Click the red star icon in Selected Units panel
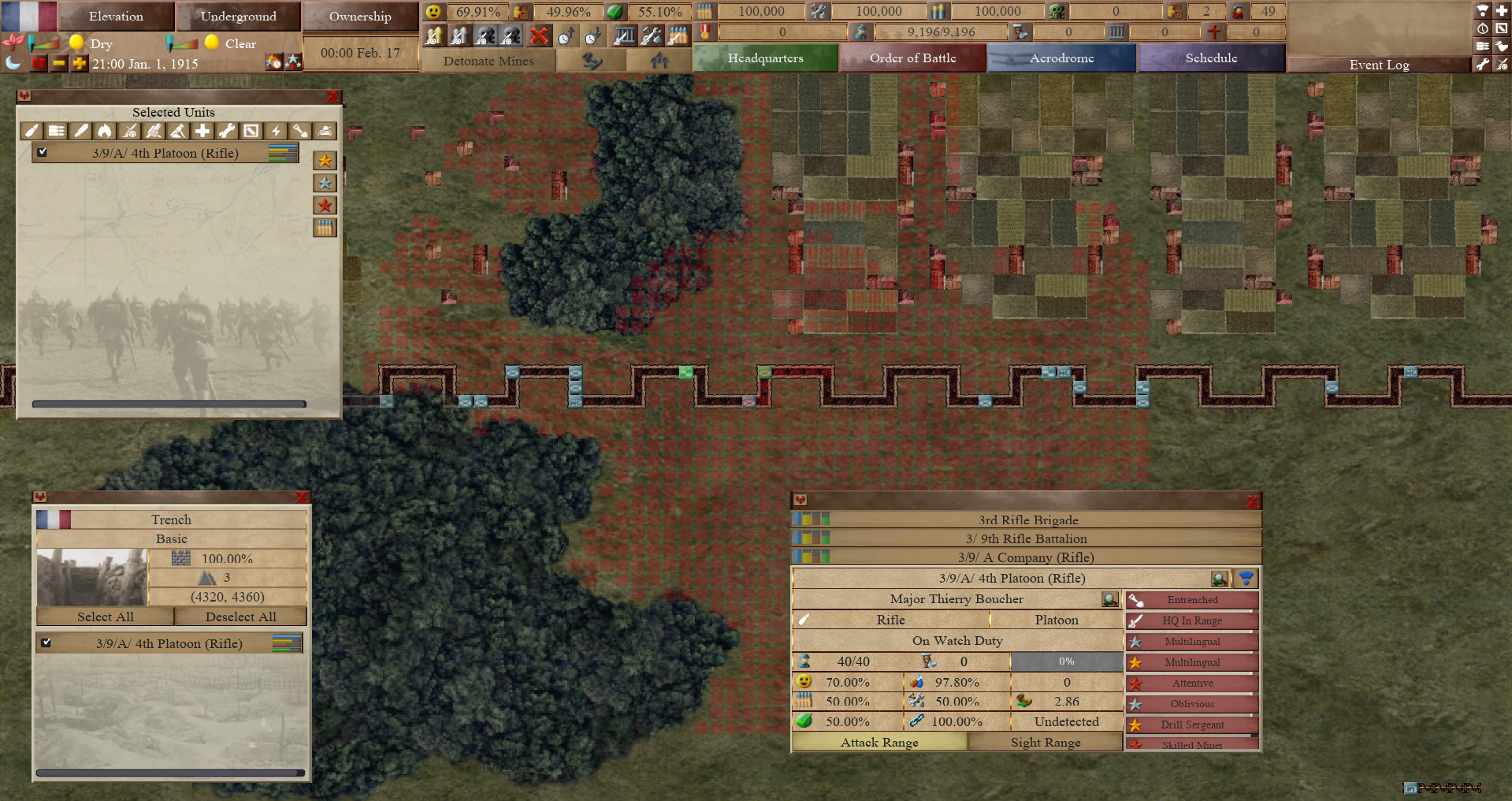 pos(324,205)
